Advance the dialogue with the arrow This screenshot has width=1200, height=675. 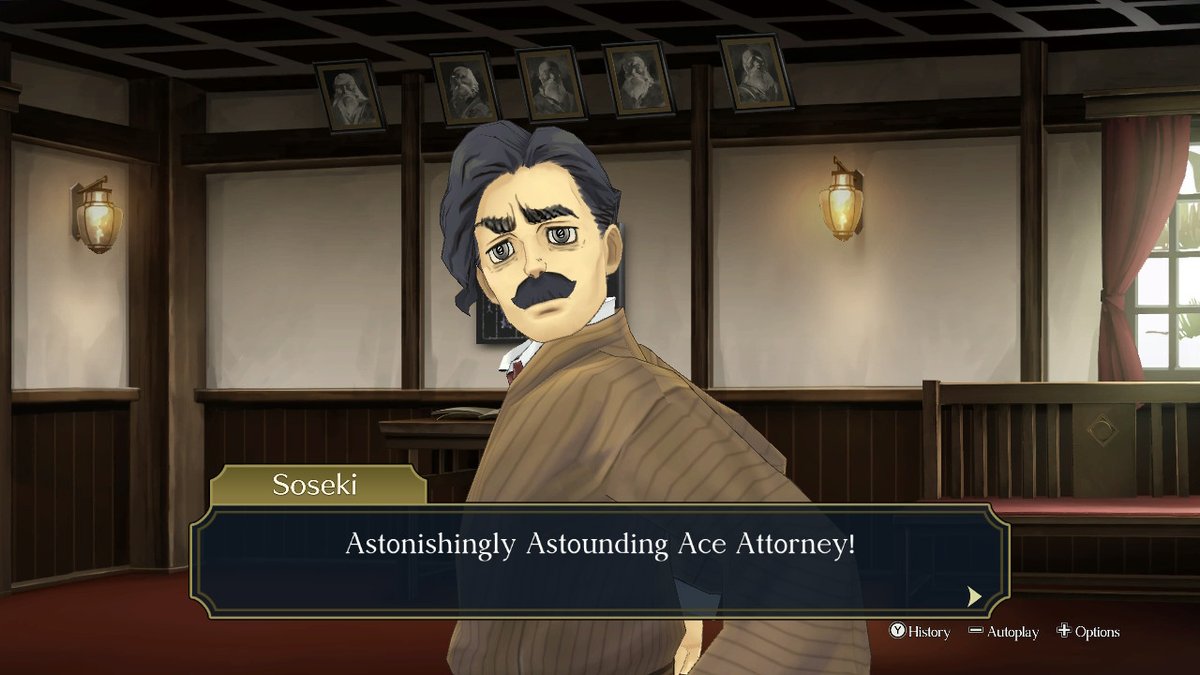pos(974,596)
